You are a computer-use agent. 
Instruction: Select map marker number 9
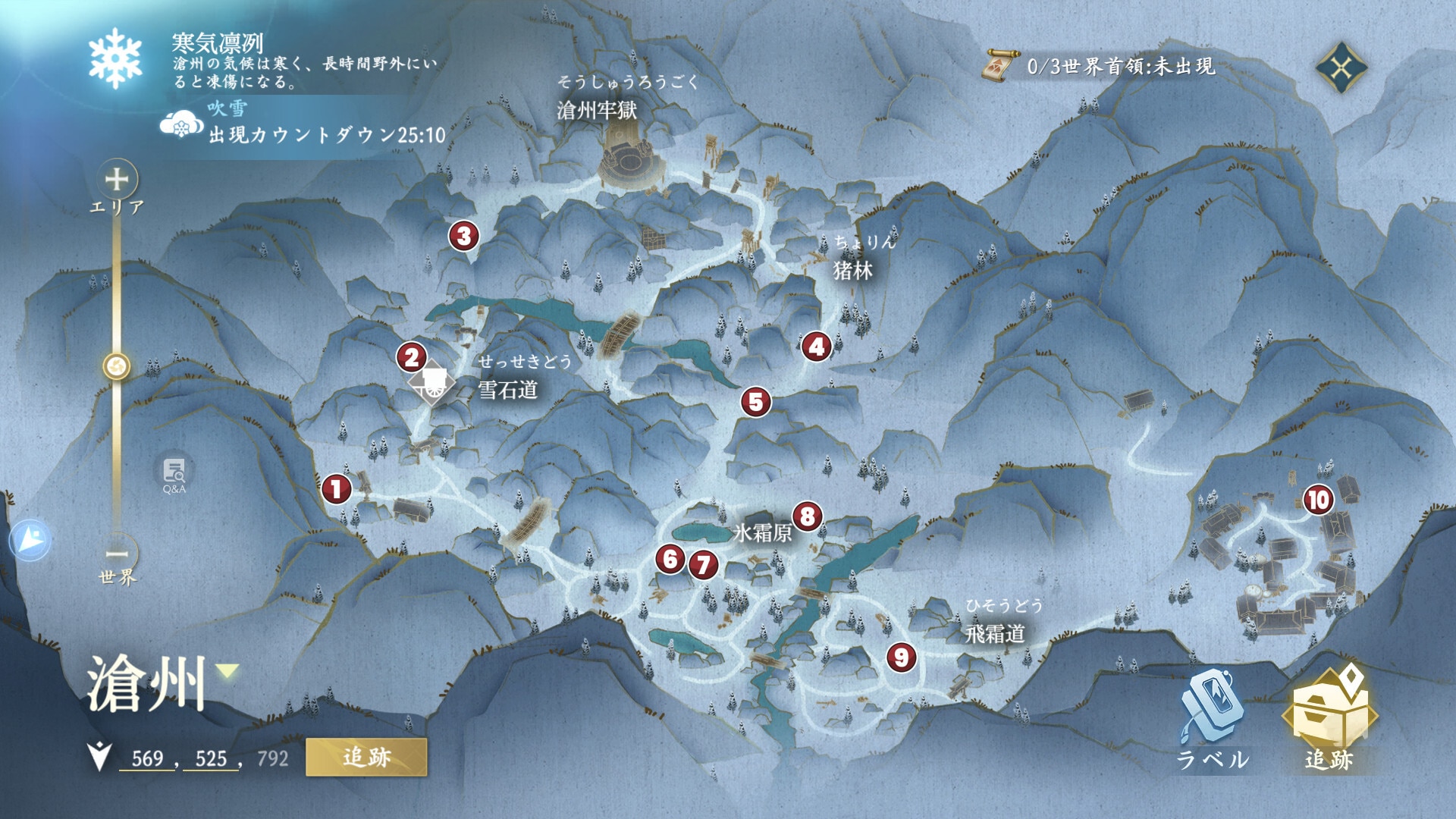coord(902,657)
